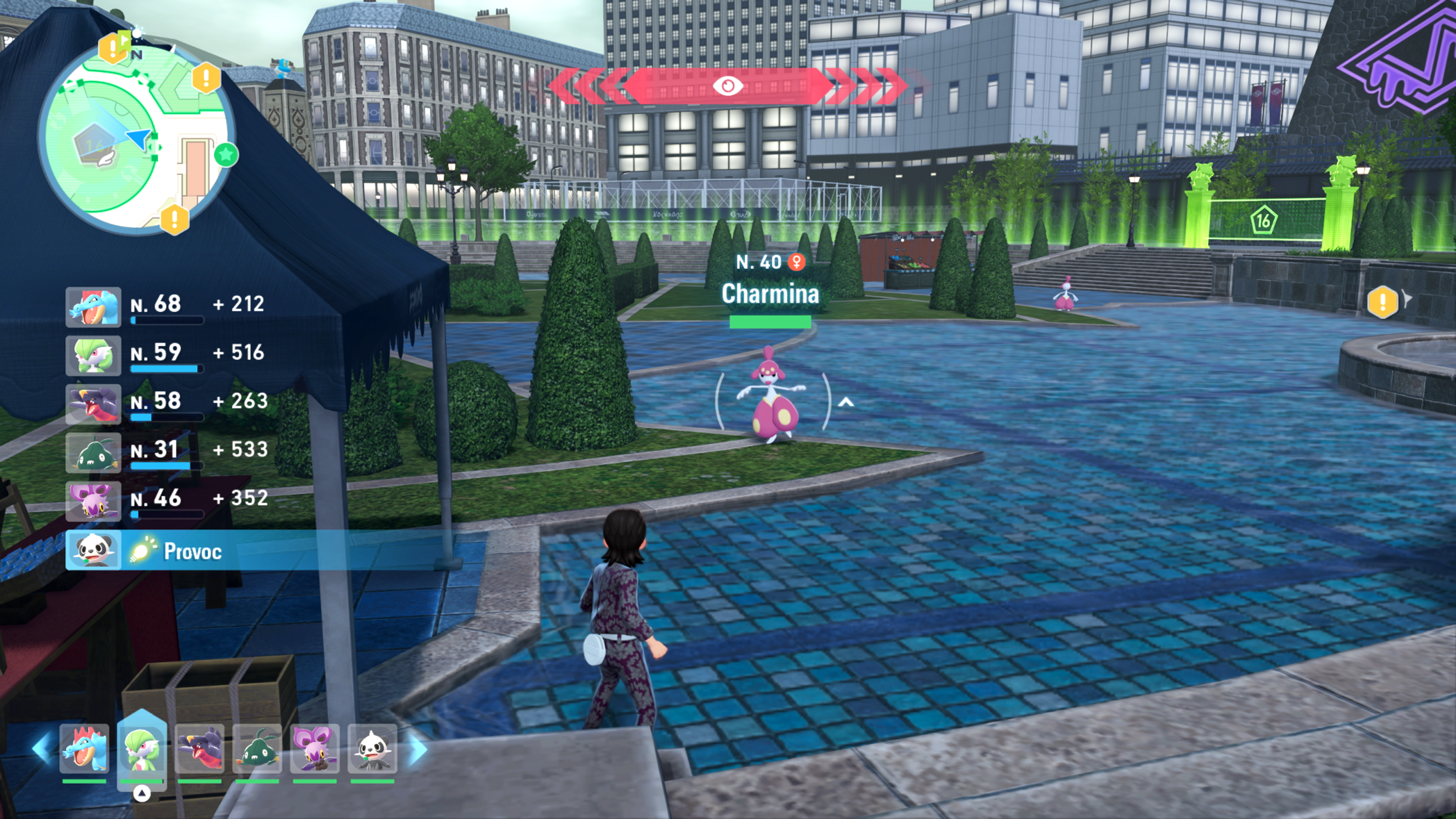This screenshot has width=1456, height=819.
Task: Open the circular minimap
Action: [136, 138]
